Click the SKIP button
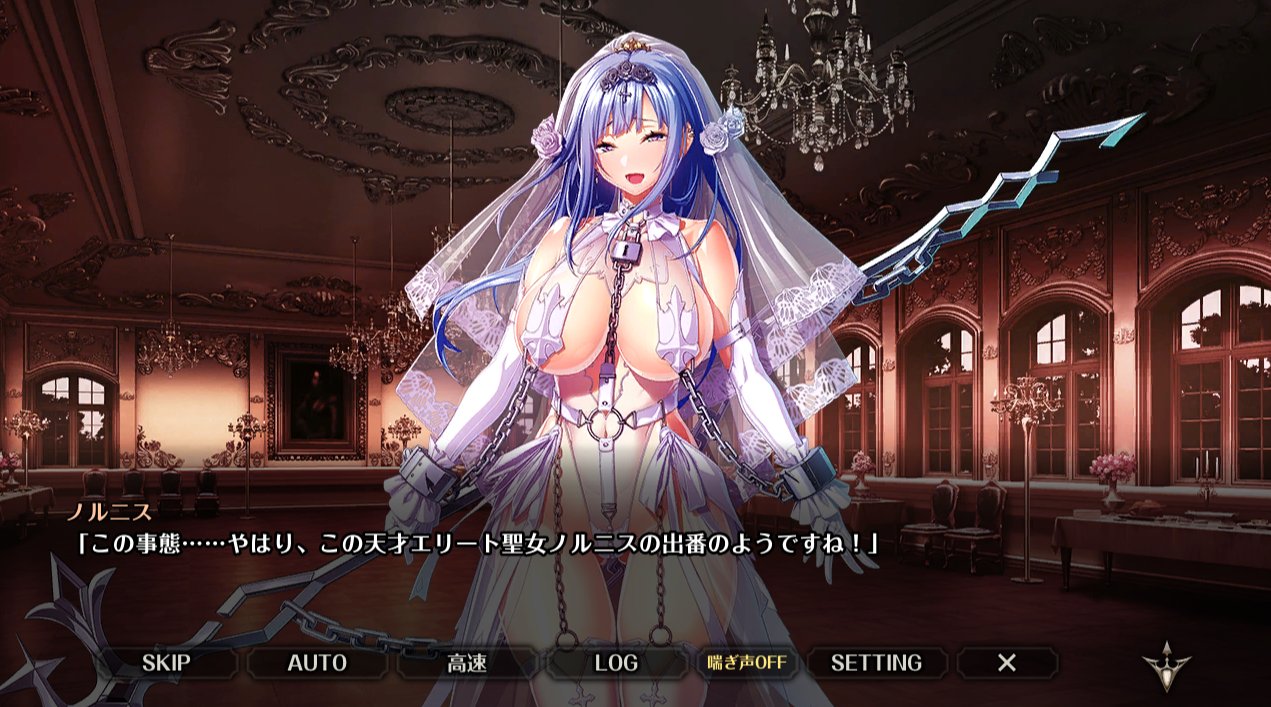 click(x=166, y=662)
